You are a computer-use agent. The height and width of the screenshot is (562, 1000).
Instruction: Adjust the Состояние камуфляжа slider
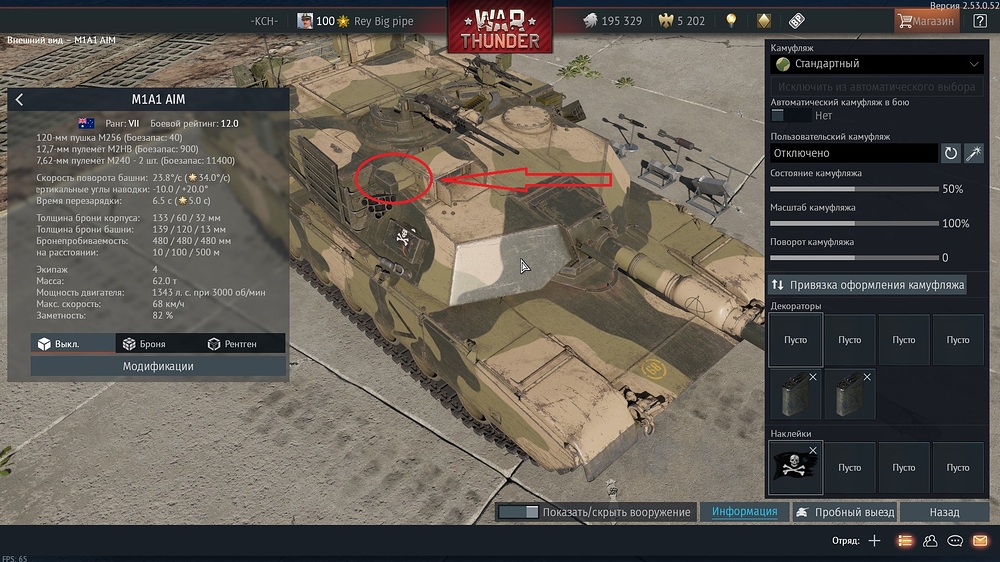854,189
